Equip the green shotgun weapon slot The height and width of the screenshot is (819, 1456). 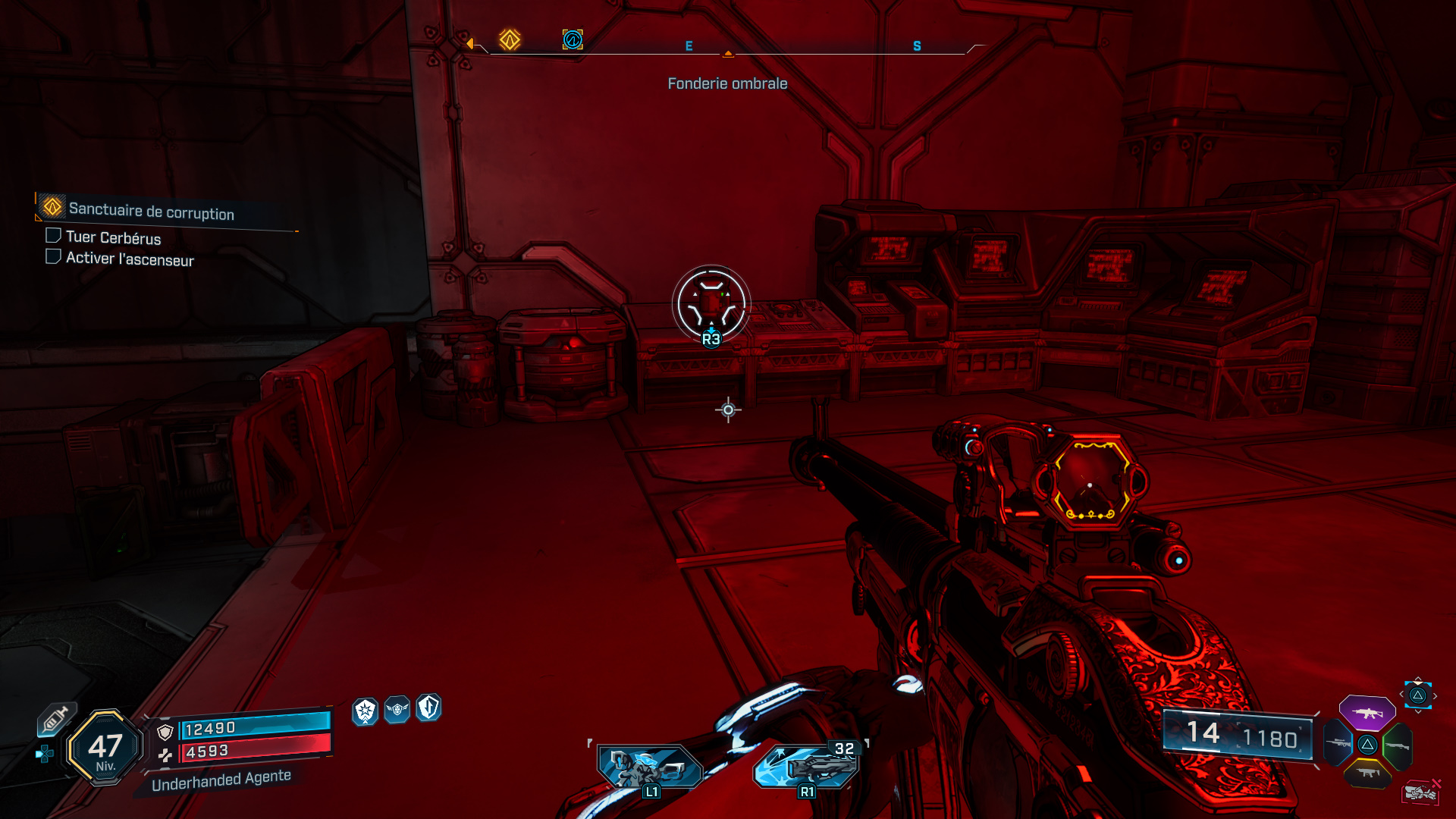[x=1397, y=746]
